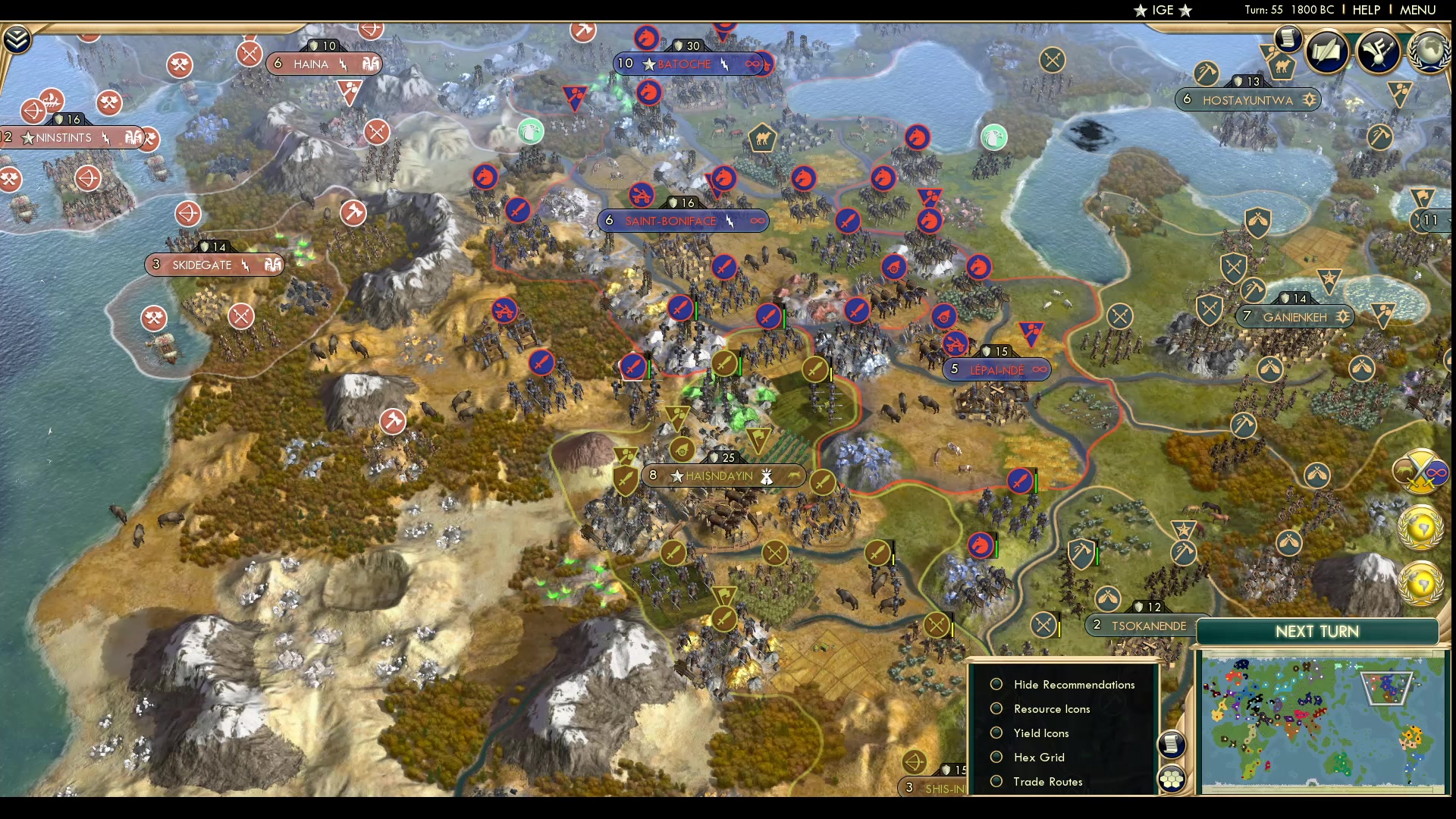Toggle Hide Recommendations in the map options

(x=996, y=684)
